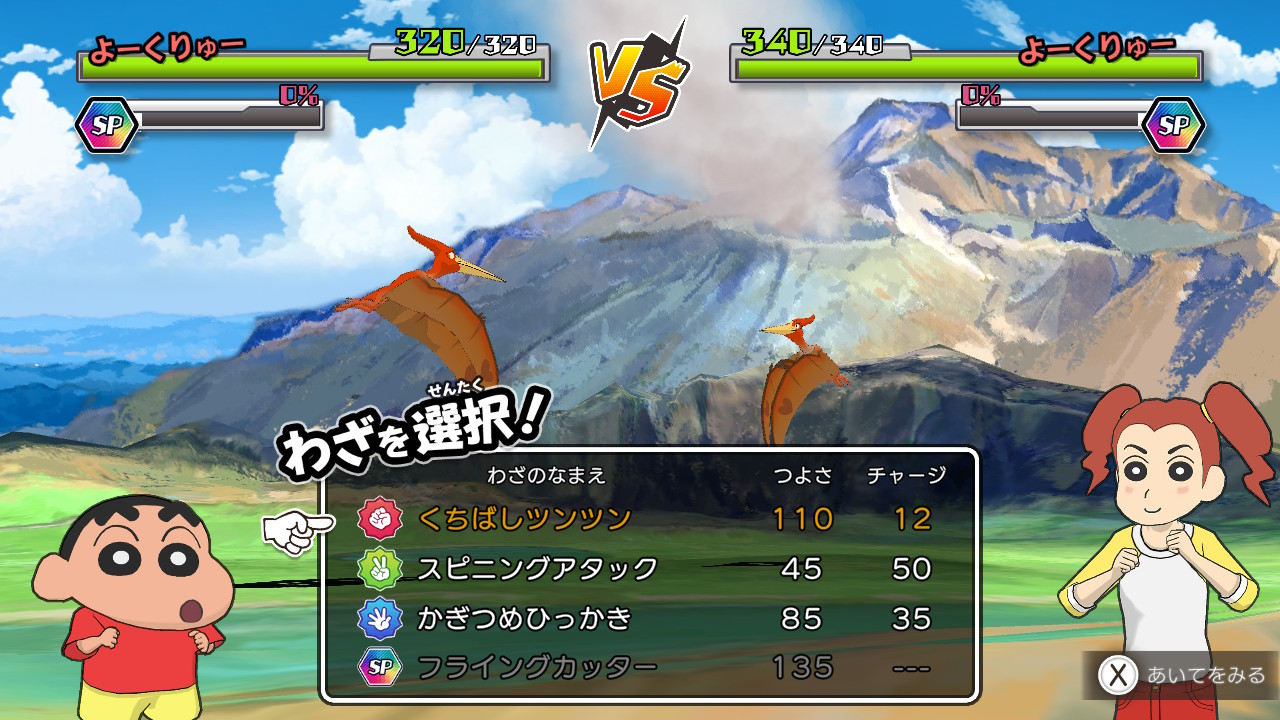Select the フライングカッター SP move

pyautogui.click(x=536, y=667)
